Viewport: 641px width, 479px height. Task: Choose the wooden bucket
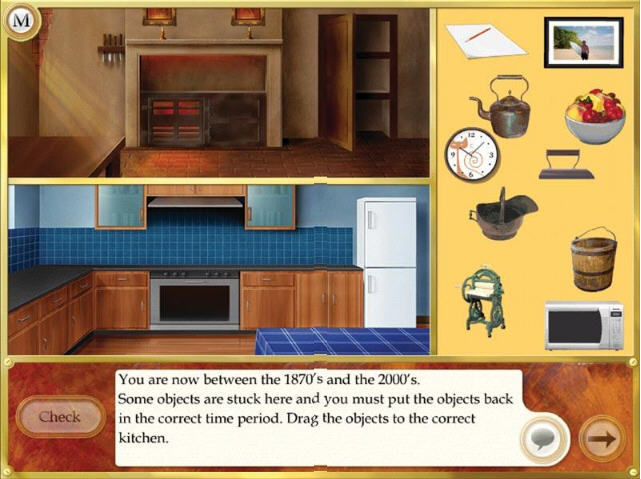point(592,259)
